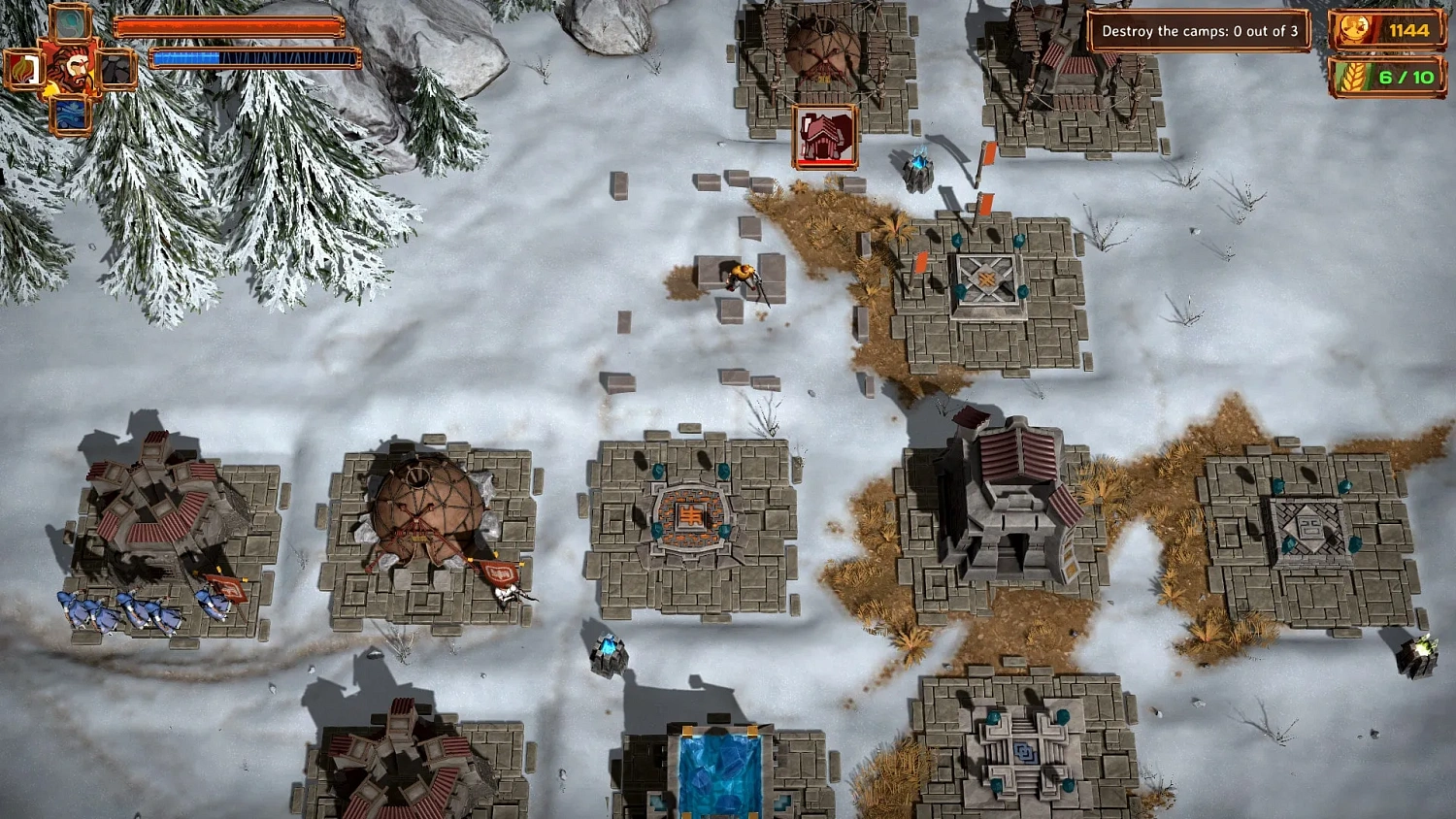Viewport: 1456px width, 819px height.
Task: Select the fire element ability icon
Action: tap(23, 68)
